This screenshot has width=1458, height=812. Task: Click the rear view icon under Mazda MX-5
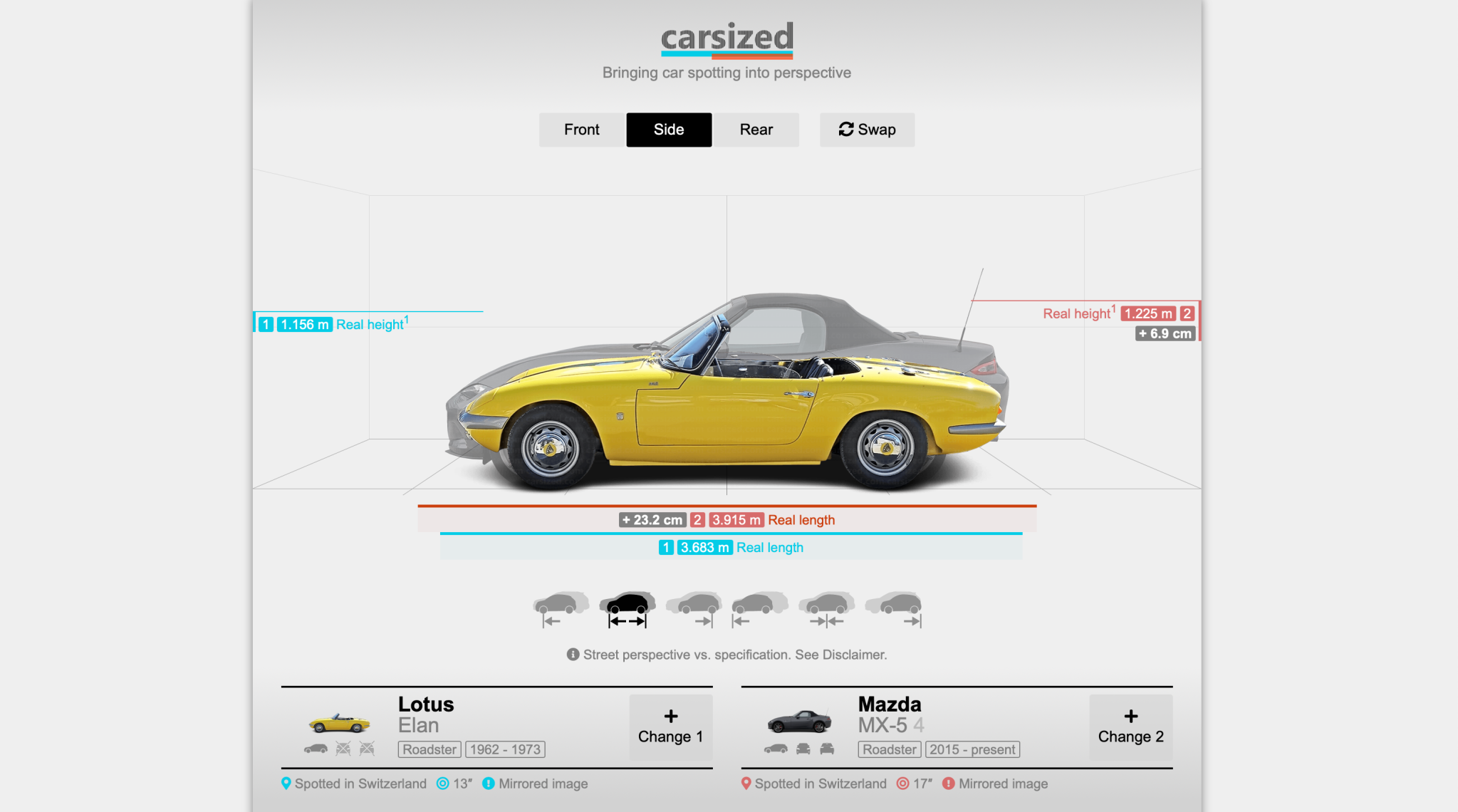tap(826, 749)
